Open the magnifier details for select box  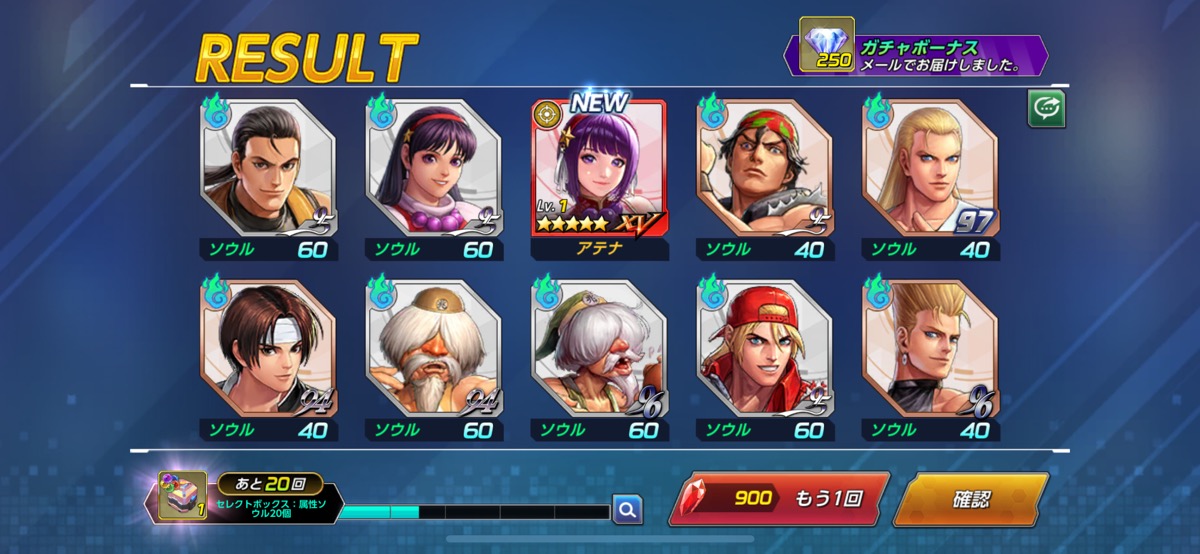coord(627,510)
